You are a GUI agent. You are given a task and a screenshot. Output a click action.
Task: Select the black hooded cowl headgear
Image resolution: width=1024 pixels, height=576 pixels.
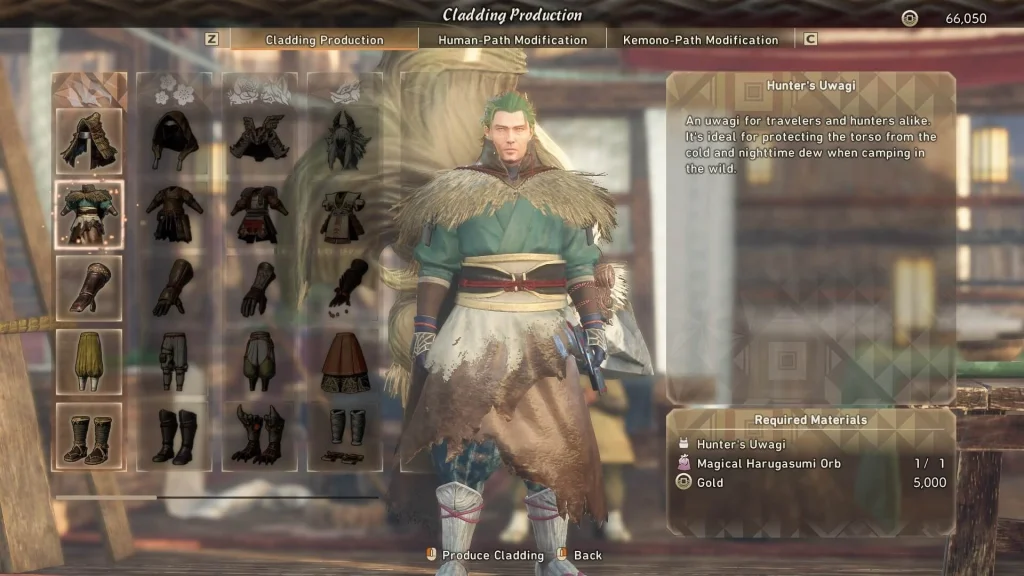click(x=175, y=141)
